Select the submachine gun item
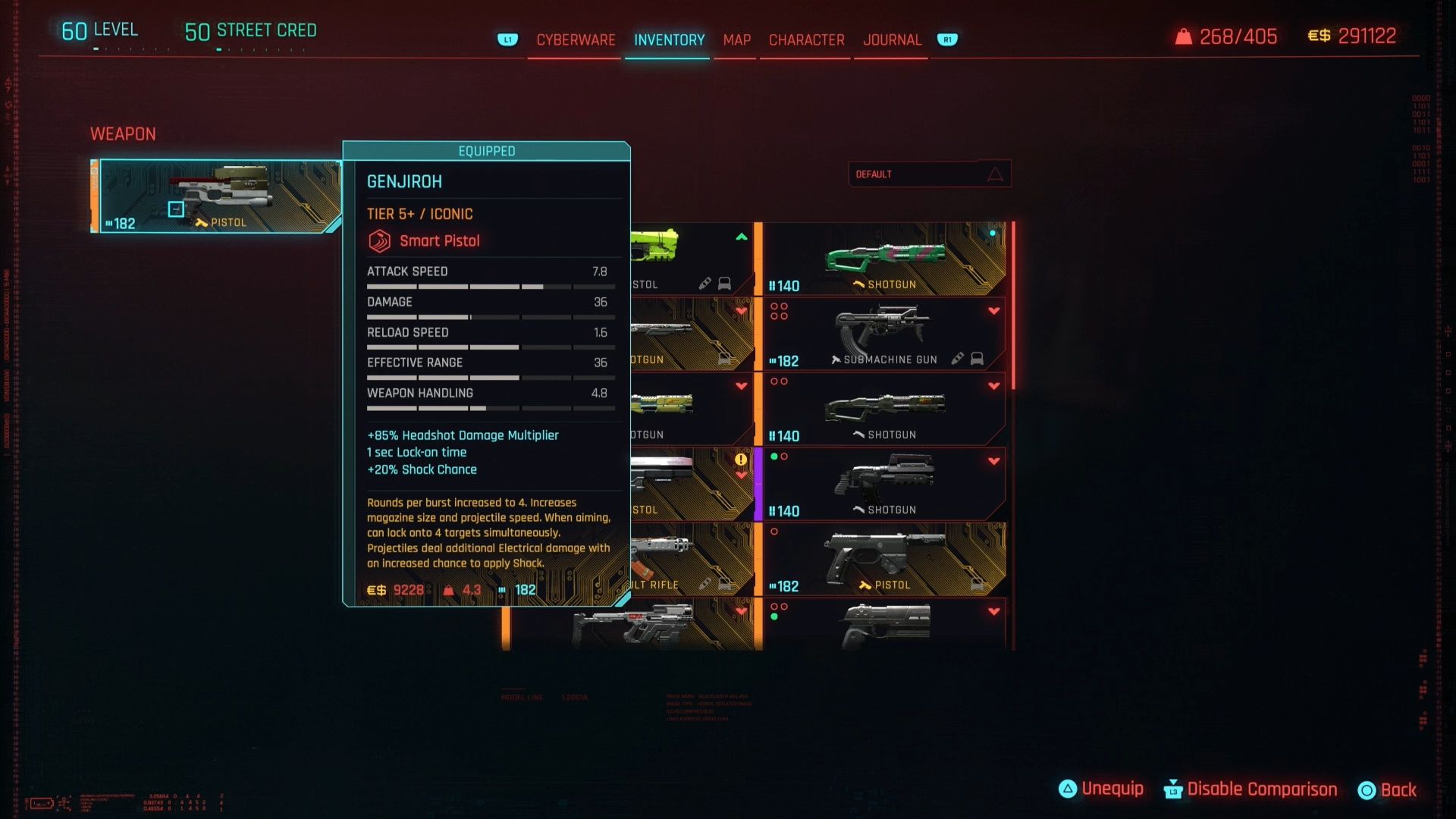This screenshot has width=1456, height=819. [x=884, y=334]
